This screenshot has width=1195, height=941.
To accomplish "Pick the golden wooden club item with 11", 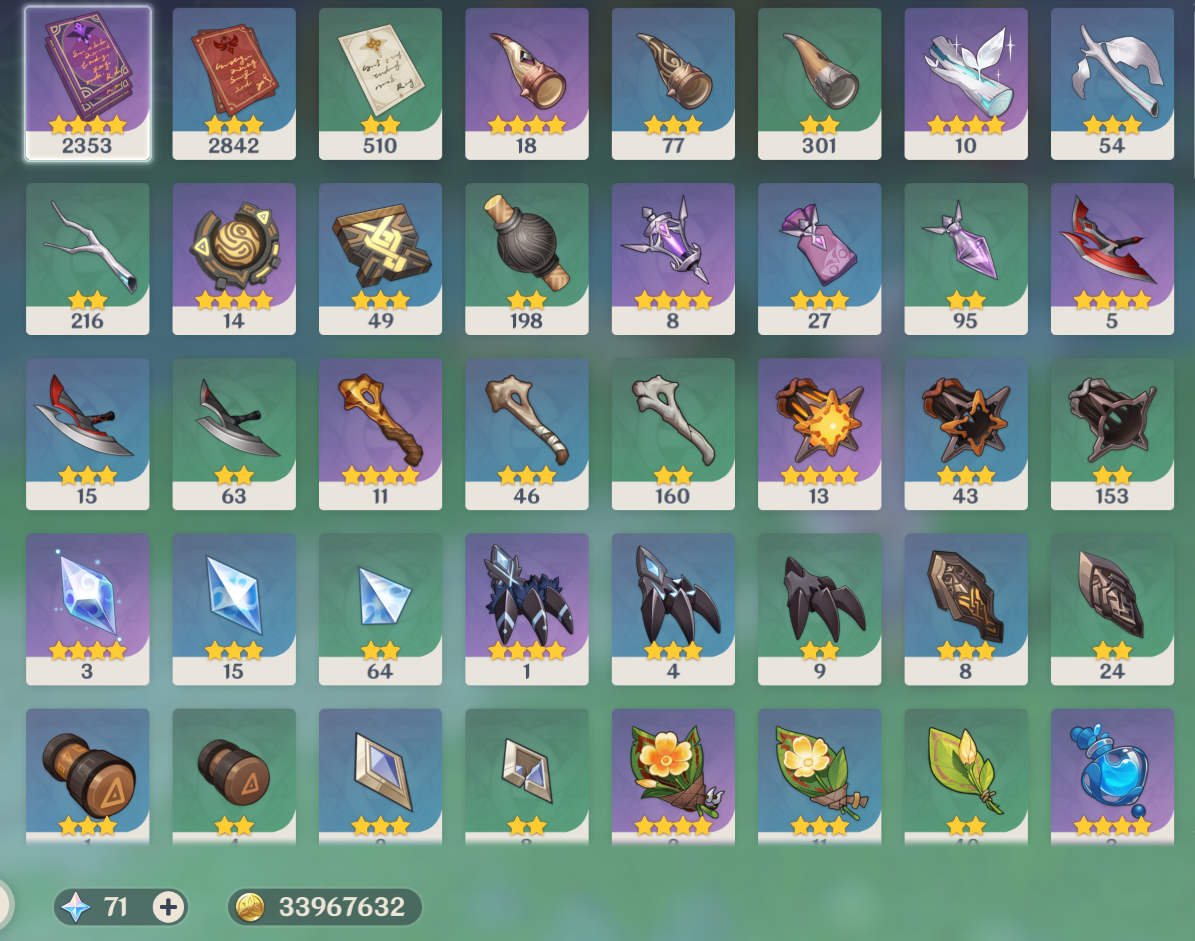I will pyautogui.click(x=380, y=432).
